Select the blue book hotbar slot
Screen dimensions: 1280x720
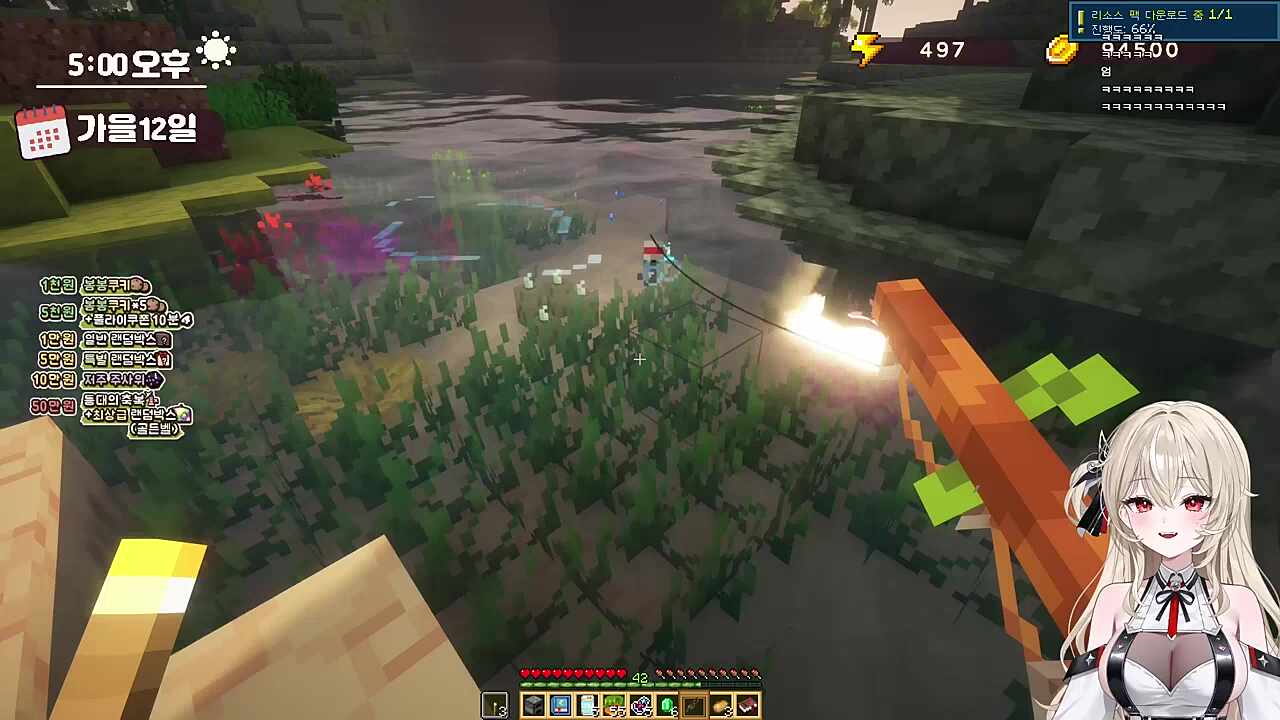pyautogui.click(x=560, y=706)
